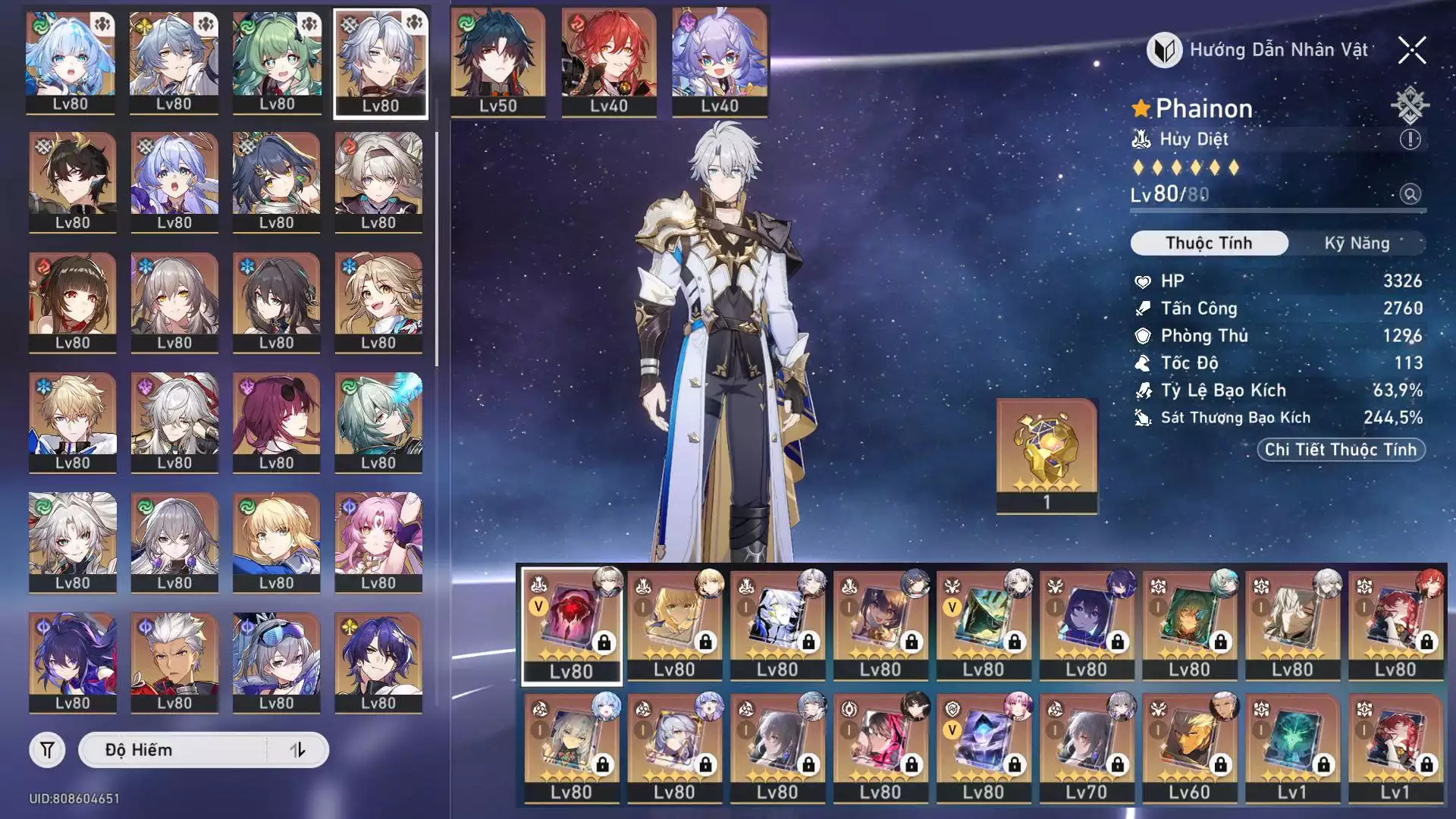Close the character screen
This screenshot has height=819, width=1456.
[1412, 51]
